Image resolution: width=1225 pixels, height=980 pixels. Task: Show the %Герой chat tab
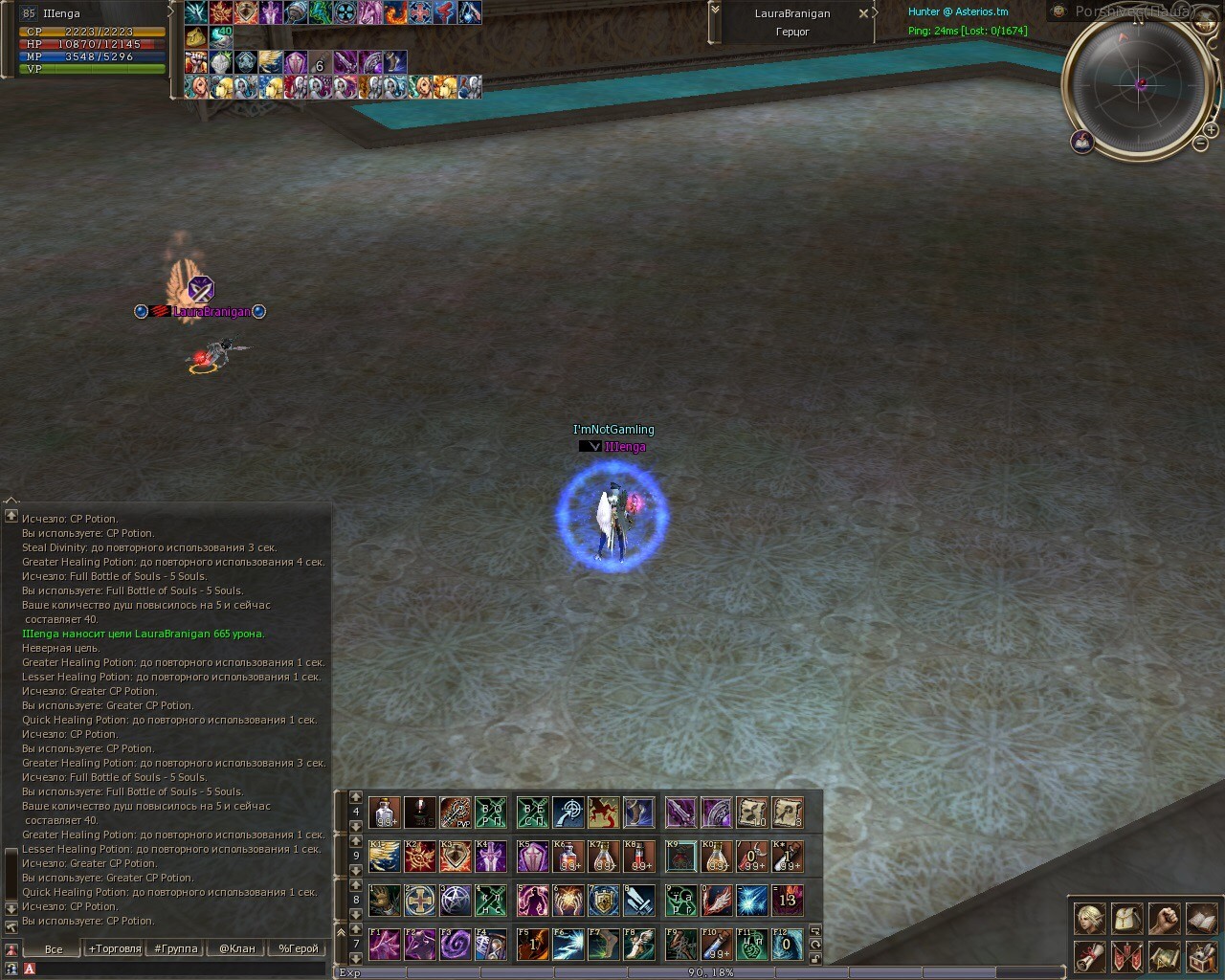(298, 948)
